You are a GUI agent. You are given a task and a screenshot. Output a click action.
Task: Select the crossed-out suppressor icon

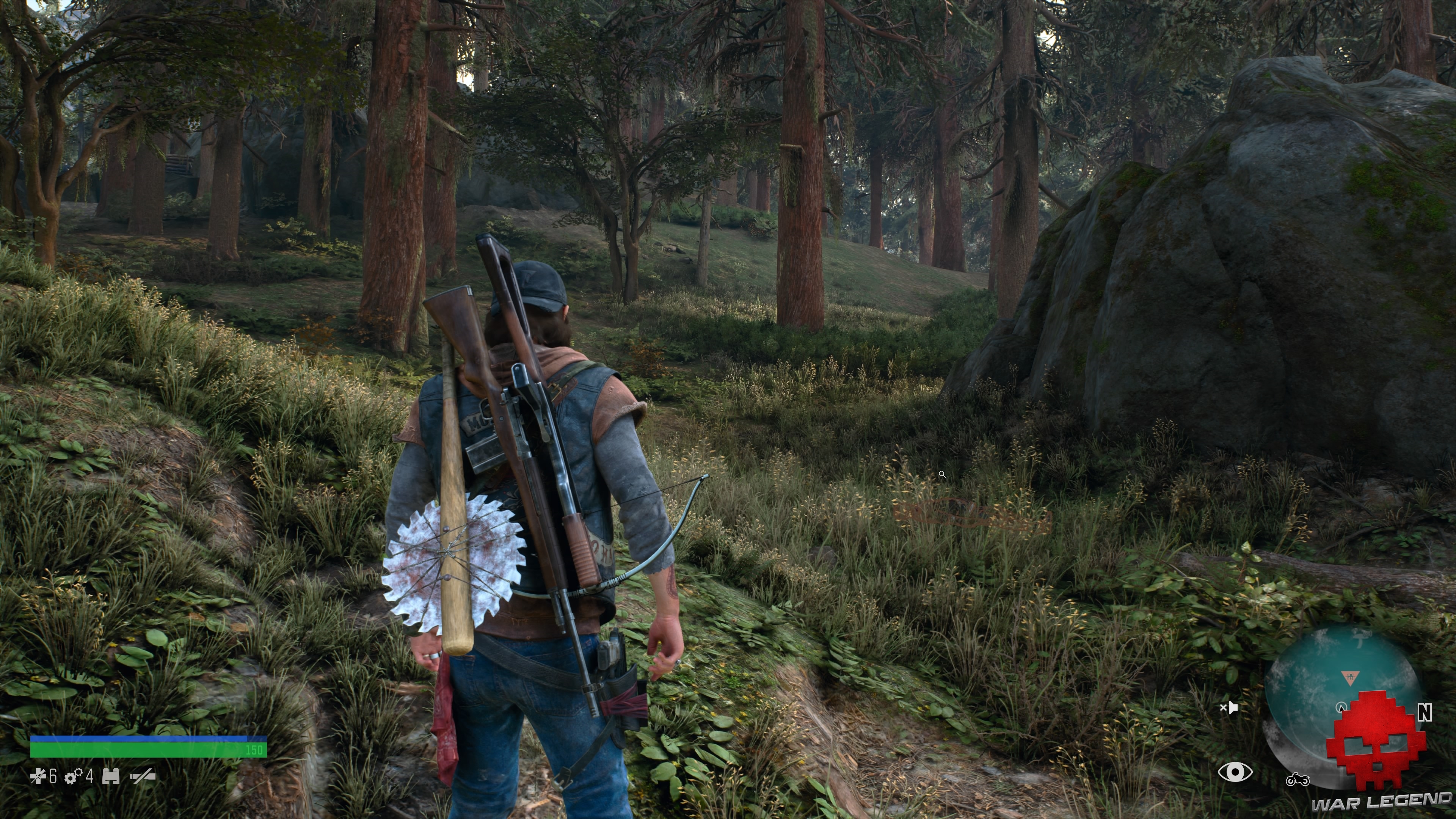143,777
